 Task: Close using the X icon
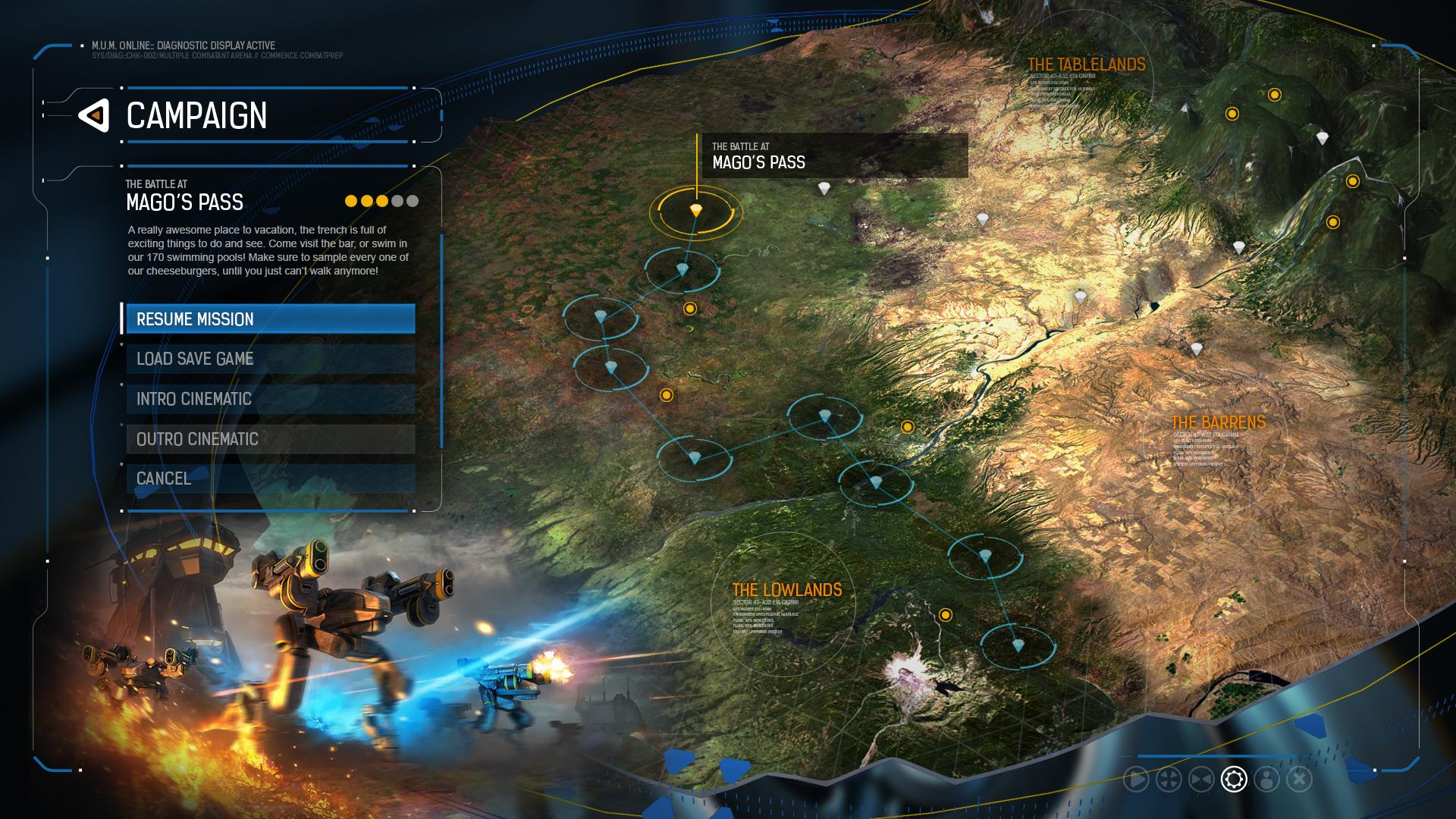(1299, 779)
